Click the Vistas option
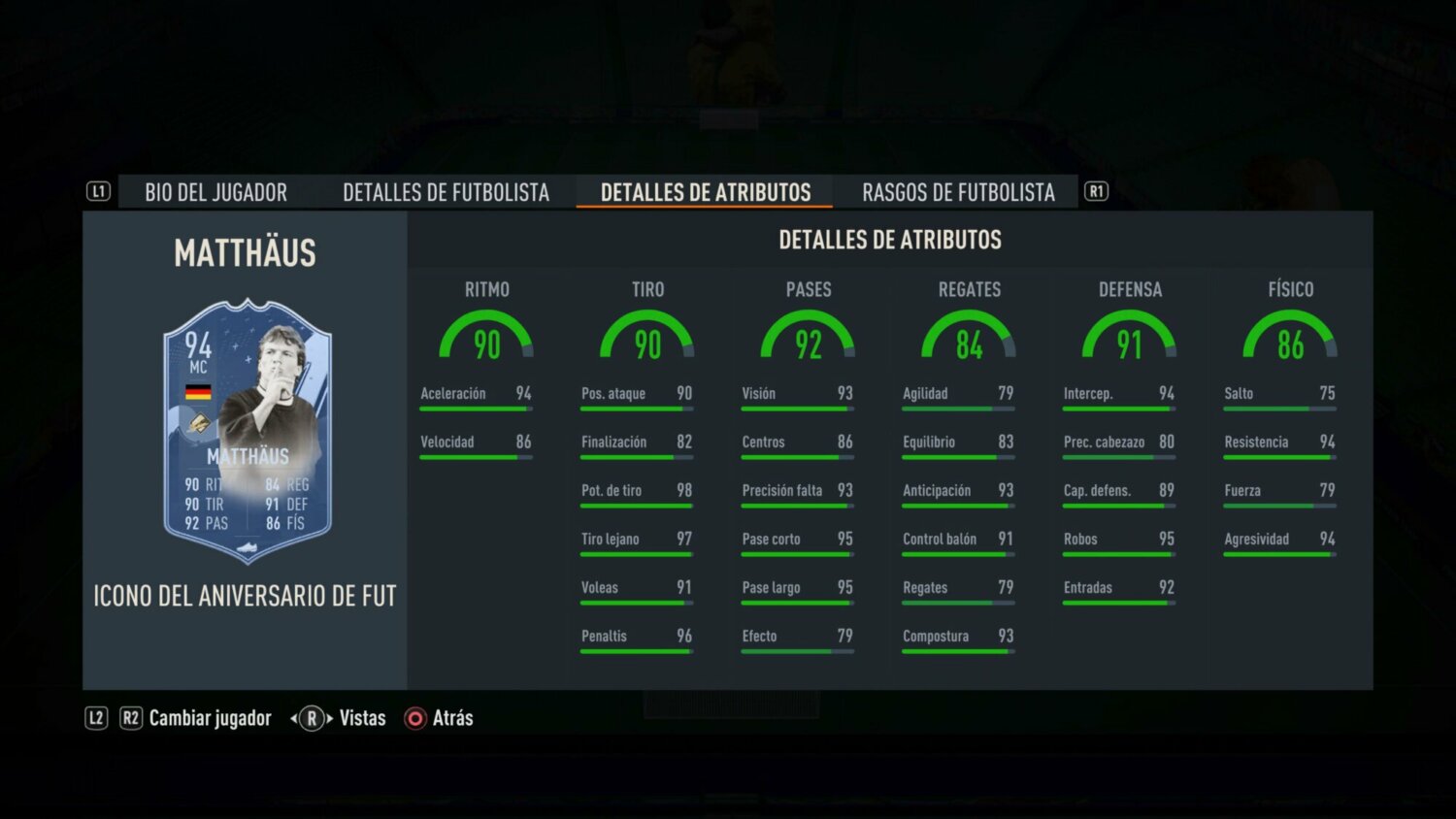 [361, 718]
